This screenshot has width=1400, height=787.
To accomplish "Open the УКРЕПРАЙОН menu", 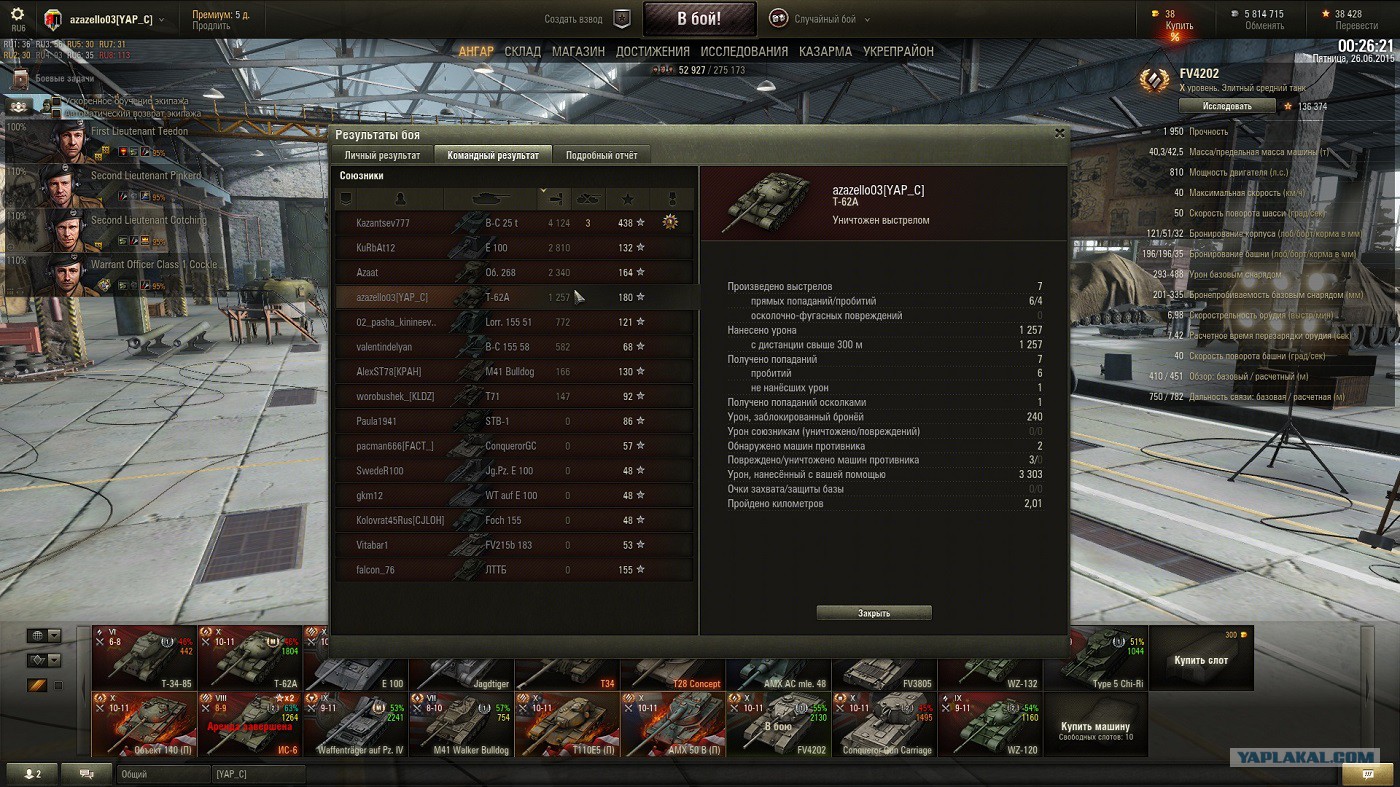I will click(898, 51).
